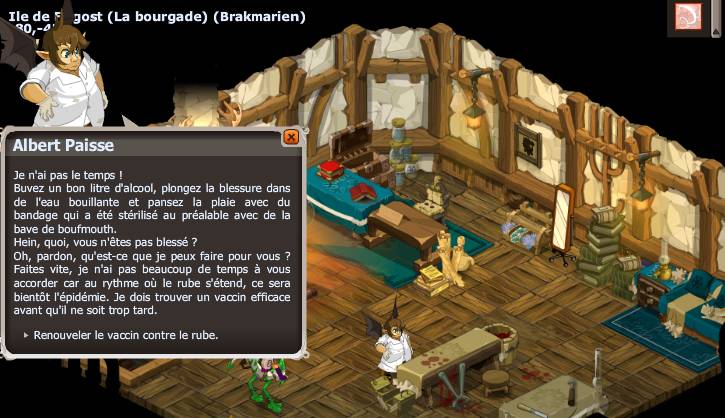Choose "Renouveler le vaccin contre le rube" reply
The width and height of the screenshot is (725, 418).
click(x=125, y=335)
